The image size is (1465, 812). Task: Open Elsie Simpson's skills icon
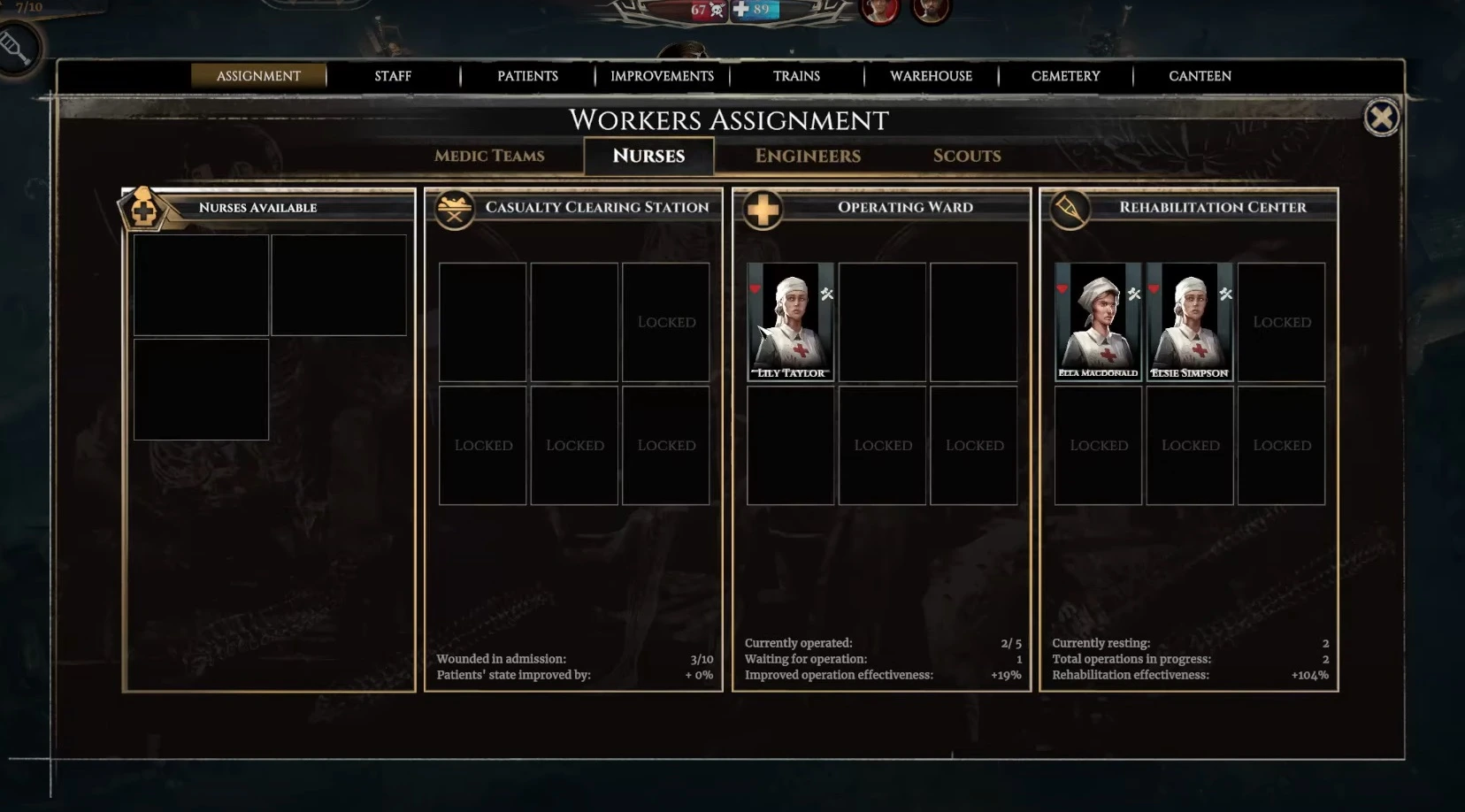pos(1226,293)
